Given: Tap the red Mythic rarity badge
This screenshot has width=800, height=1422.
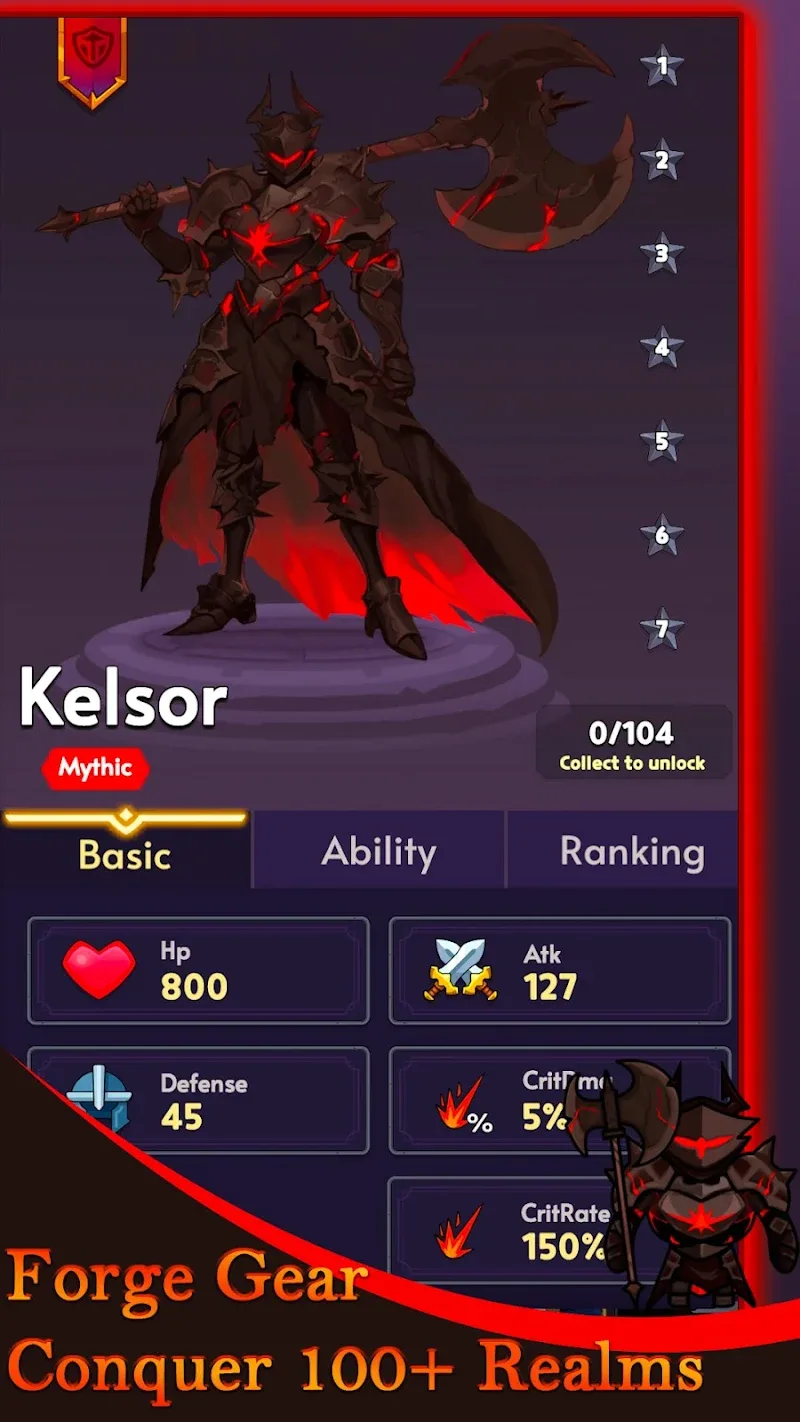Looking at the screenshot, I should 95,768.
